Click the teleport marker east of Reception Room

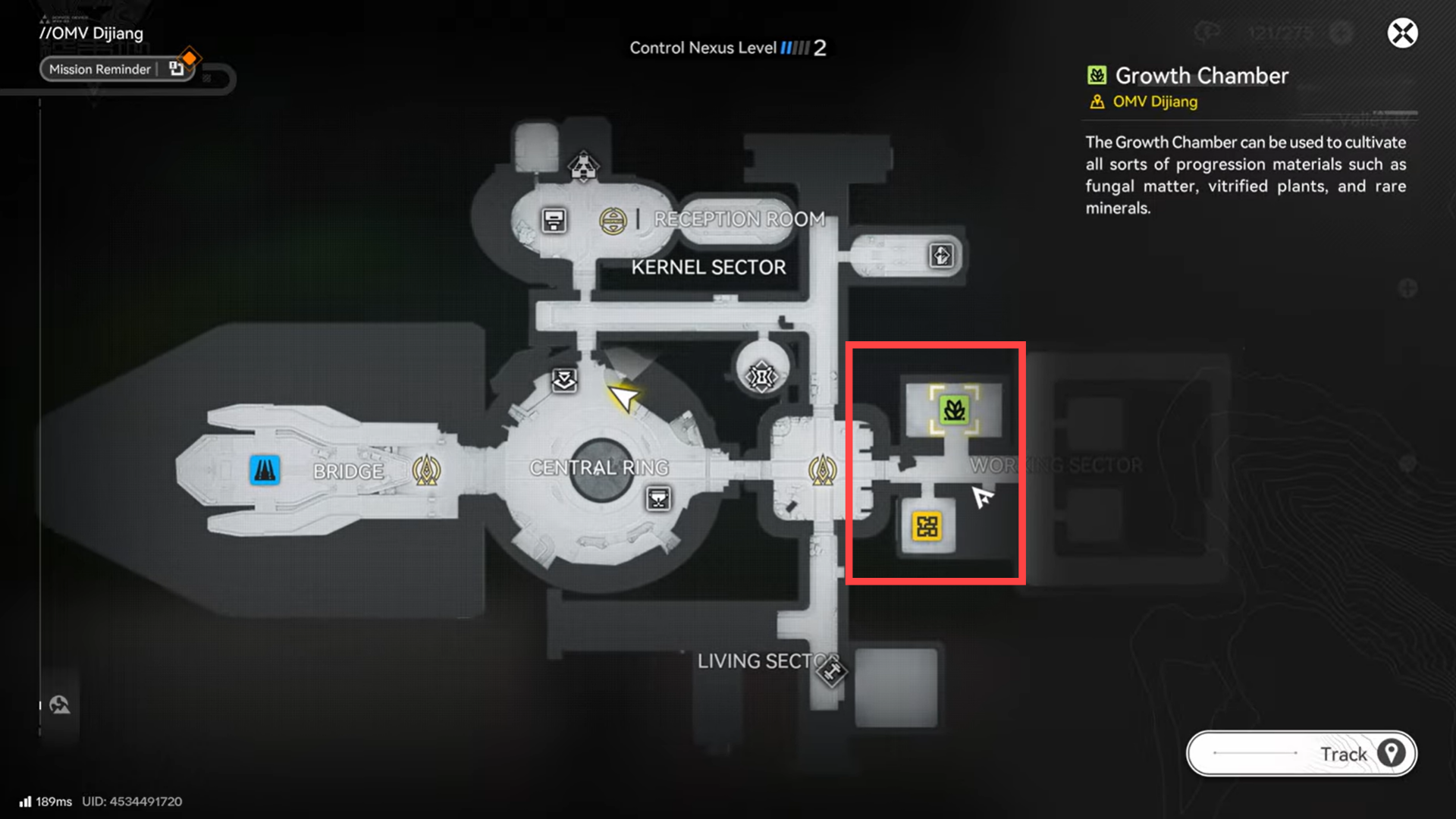click(940, 257)
